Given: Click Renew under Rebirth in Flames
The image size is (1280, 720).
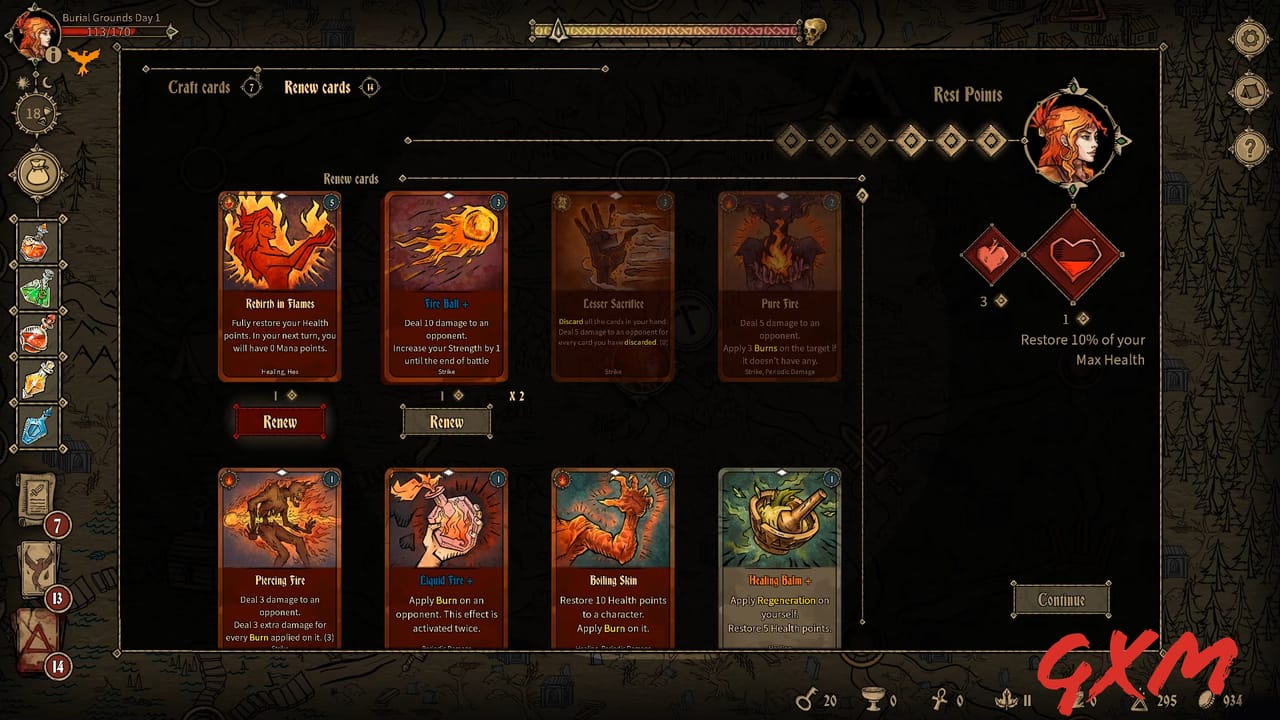Looking at the screenshot, I should 280,422.
